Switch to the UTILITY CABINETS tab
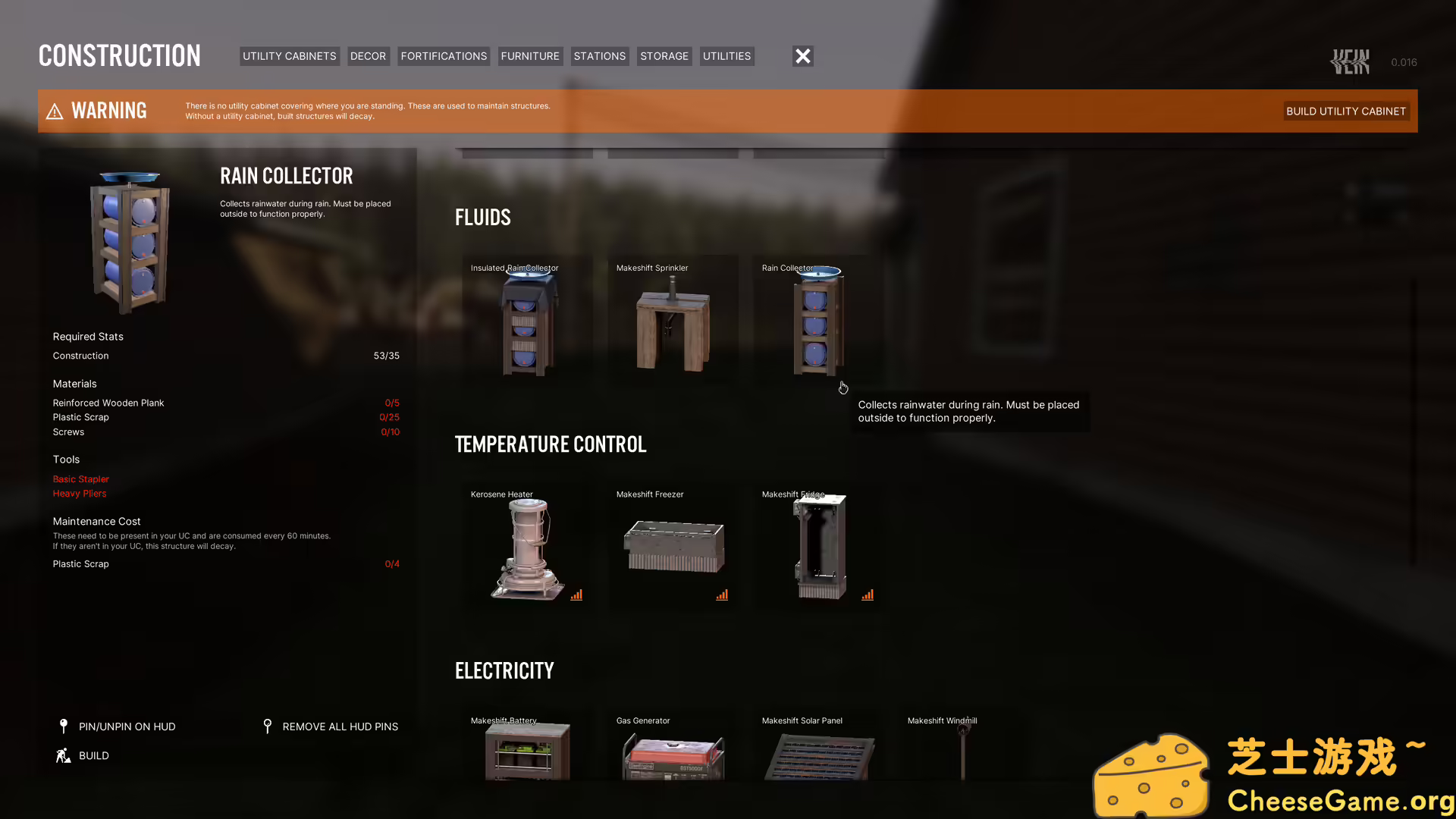Image resolution: width=1456 pixels, height=819 pixels. (x=289, y=55)
